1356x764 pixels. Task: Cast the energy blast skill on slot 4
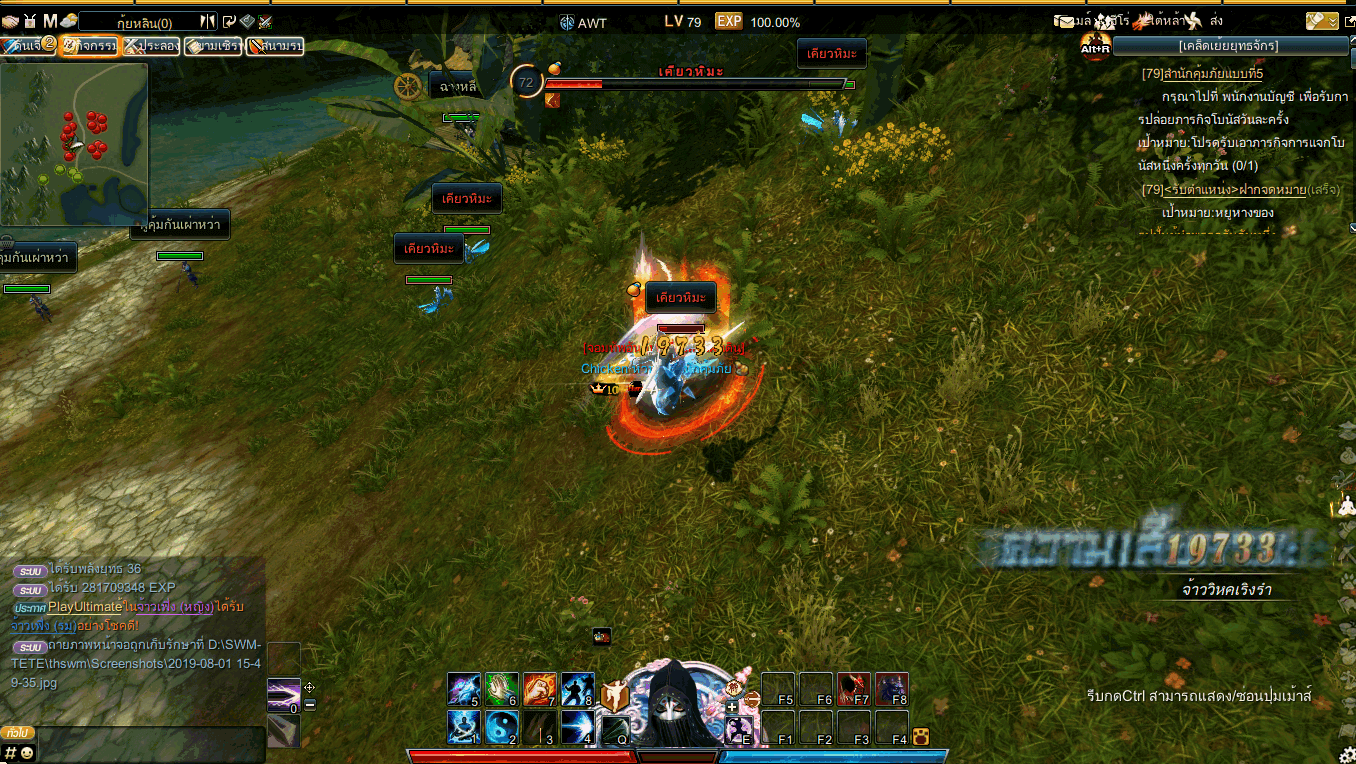(x=577, y=727)
